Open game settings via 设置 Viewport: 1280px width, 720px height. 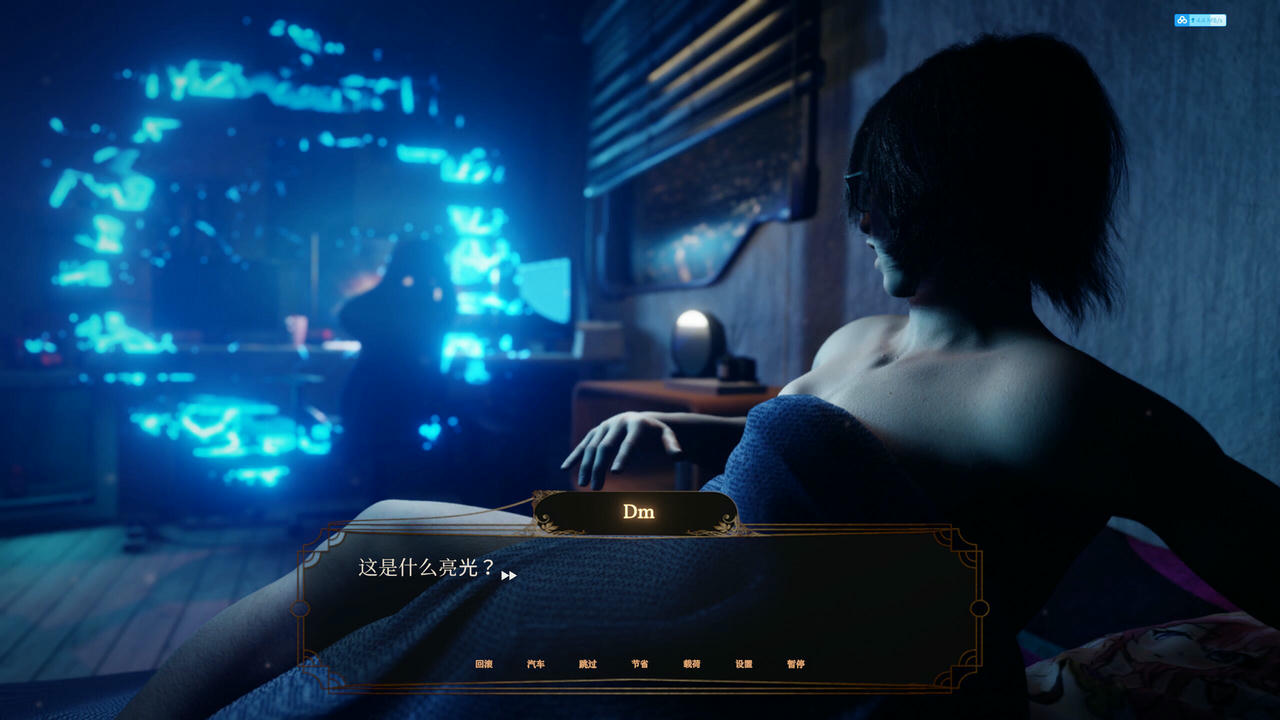[744, 663]
